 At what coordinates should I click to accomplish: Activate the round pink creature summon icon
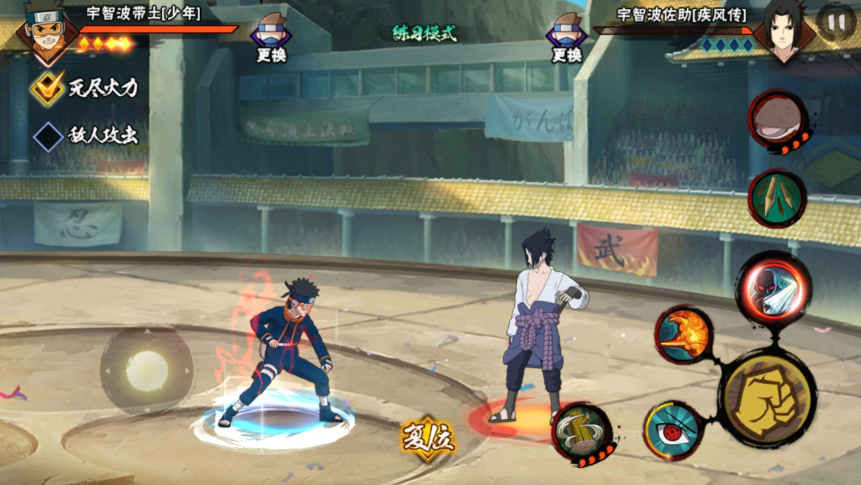point(777,120)
